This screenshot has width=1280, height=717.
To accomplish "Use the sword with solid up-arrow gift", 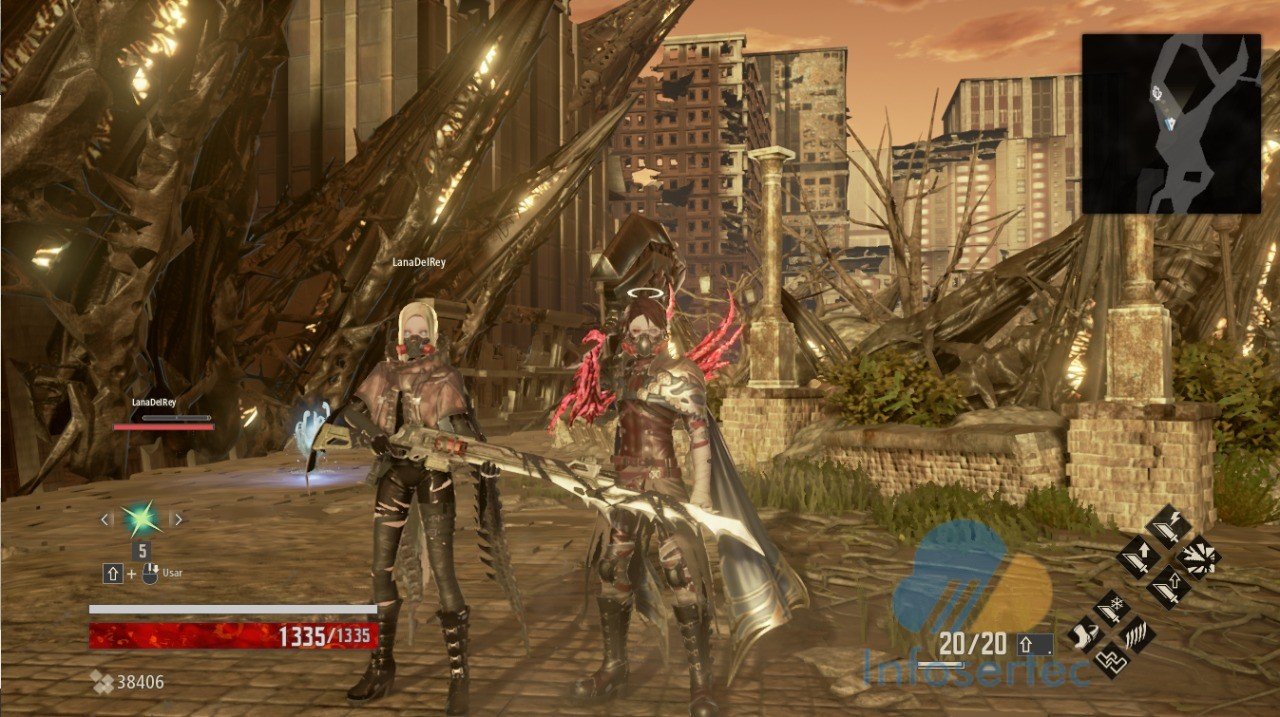I will click(1138, 556).
